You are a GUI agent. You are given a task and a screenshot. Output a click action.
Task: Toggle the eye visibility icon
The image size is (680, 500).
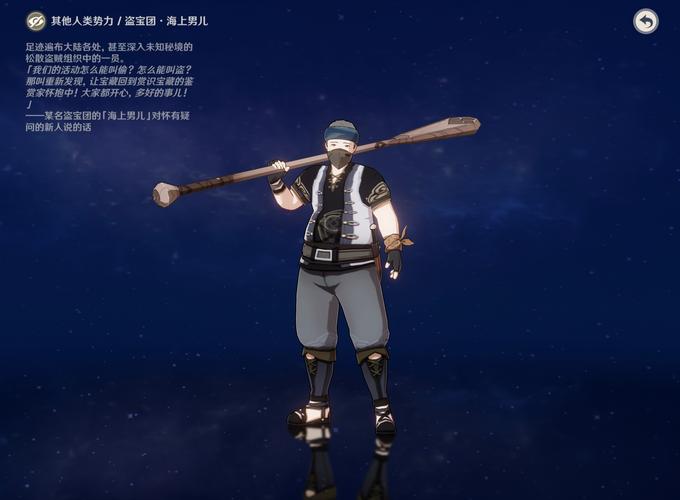point(36,21)
